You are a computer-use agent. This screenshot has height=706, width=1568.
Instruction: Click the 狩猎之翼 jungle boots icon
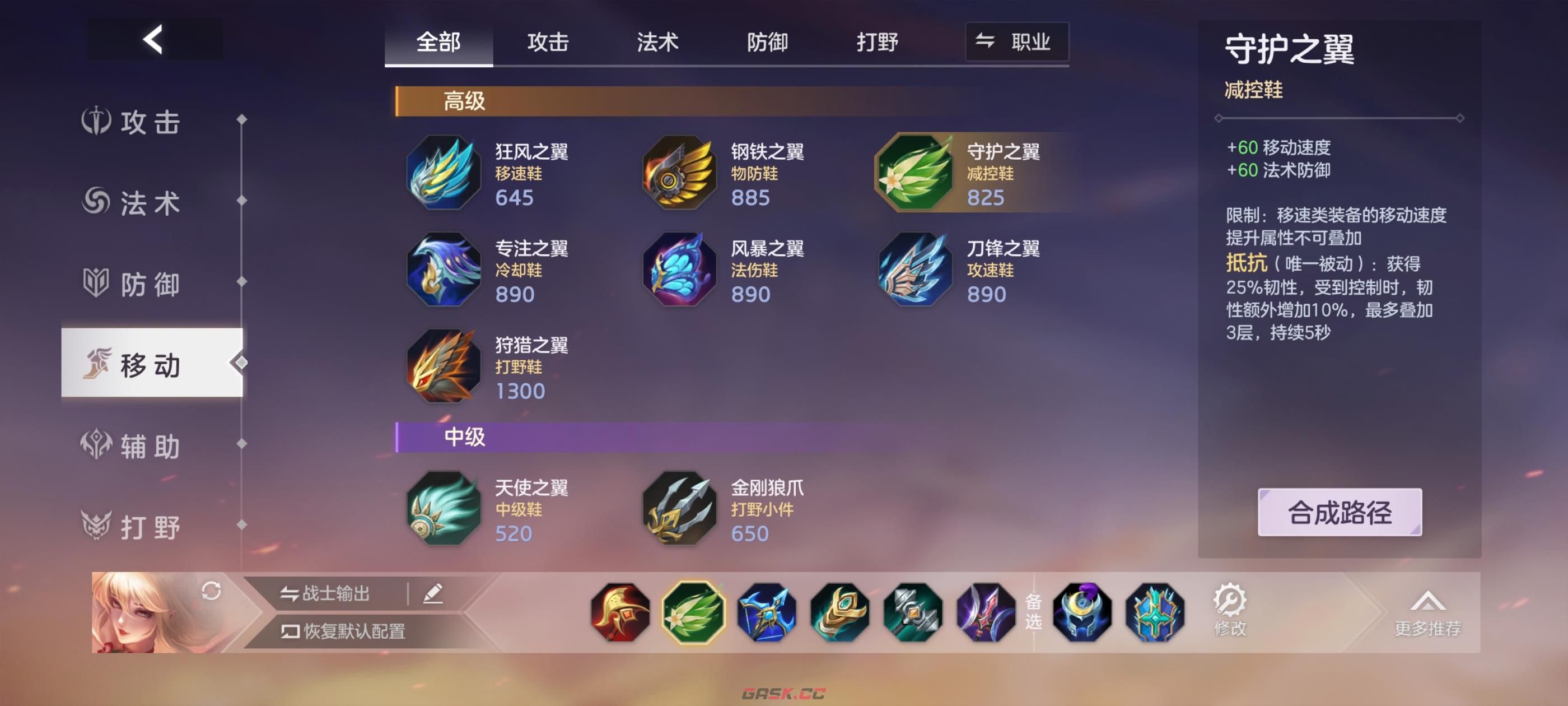point(443,368)
